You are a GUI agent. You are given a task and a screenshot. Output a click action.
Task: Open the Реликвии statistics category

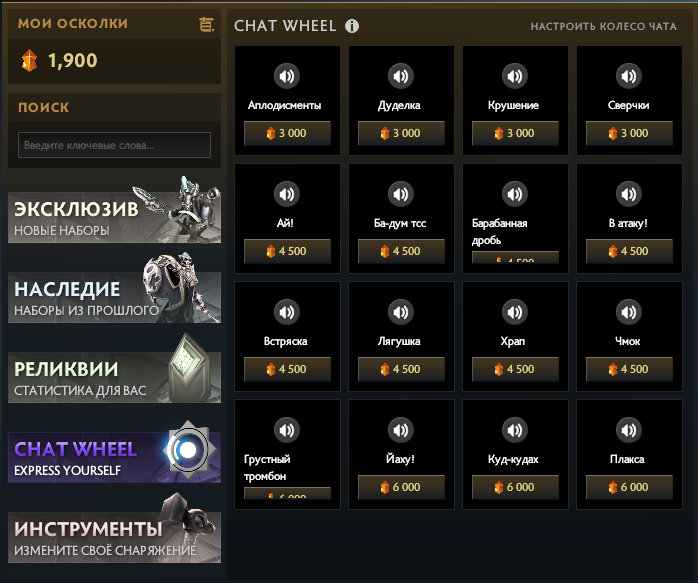click(x=114, y=377)
